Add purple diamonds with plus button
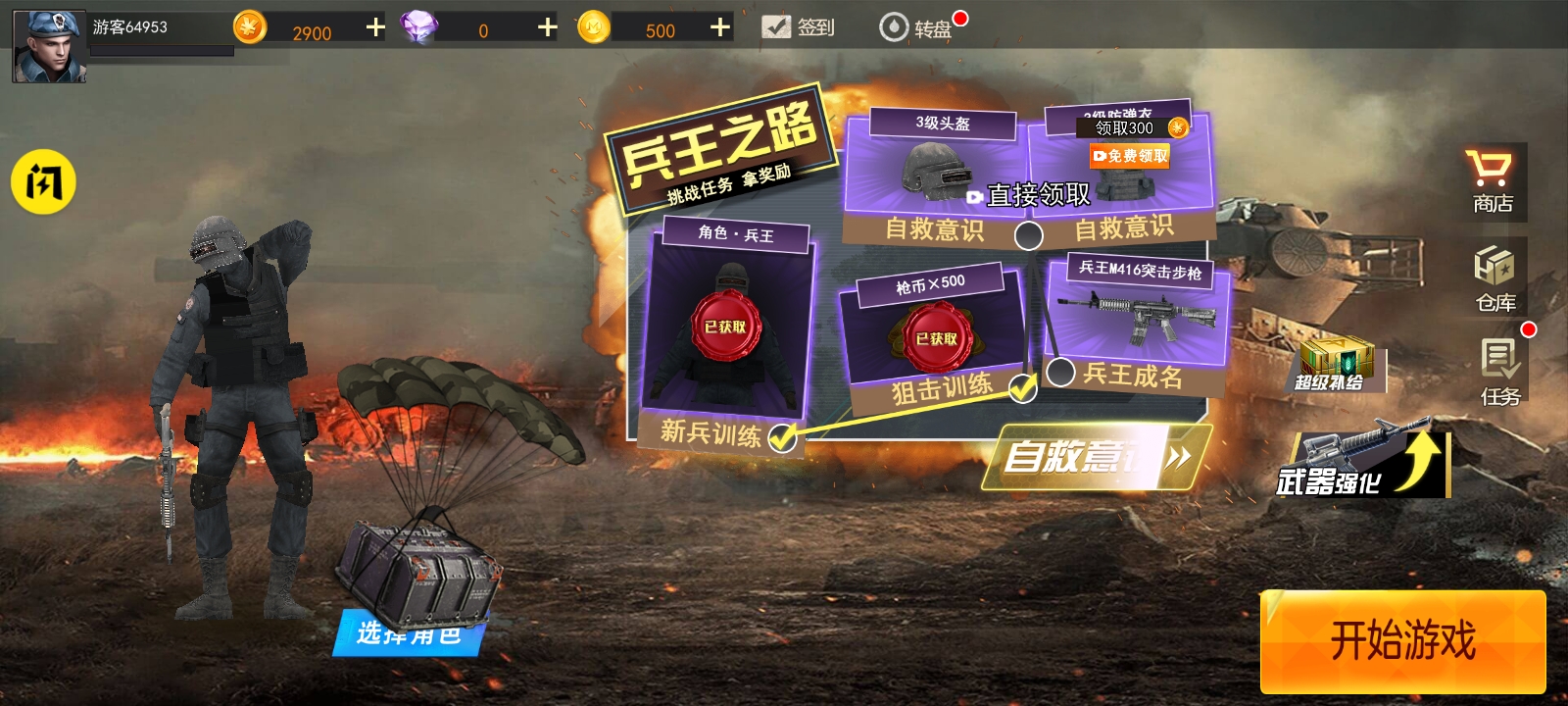Viewport: 1568px width, 706px height. tap(547, 27)
